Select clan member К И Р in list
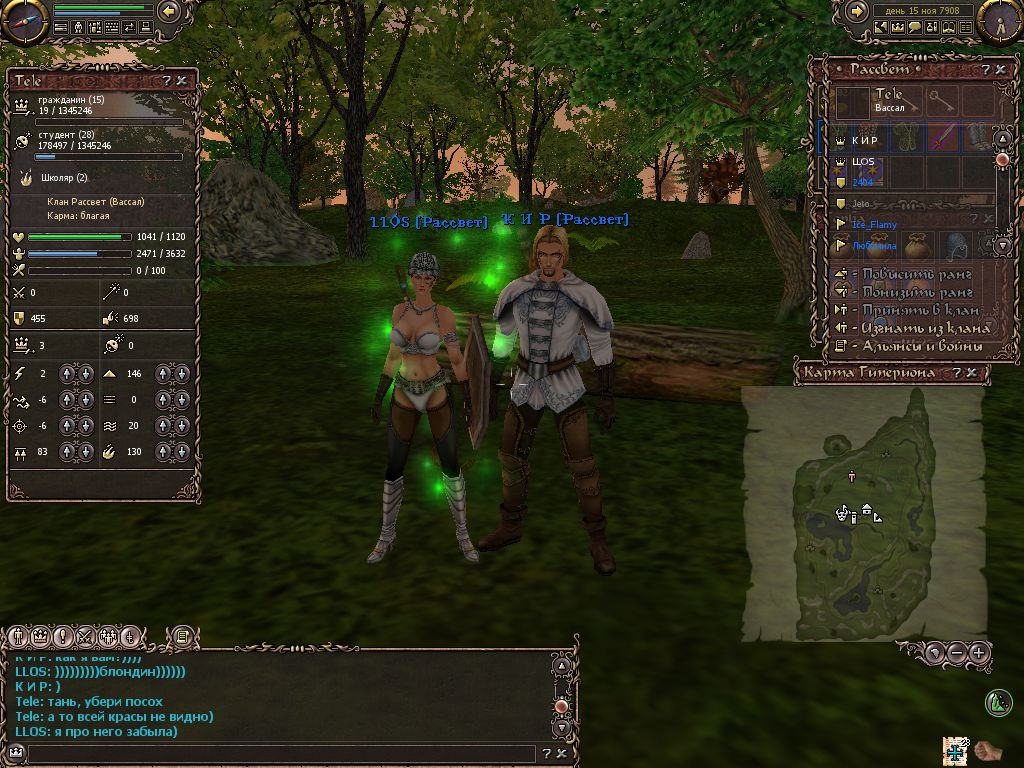Viewport: 1024px width, 768px height. 866,140
